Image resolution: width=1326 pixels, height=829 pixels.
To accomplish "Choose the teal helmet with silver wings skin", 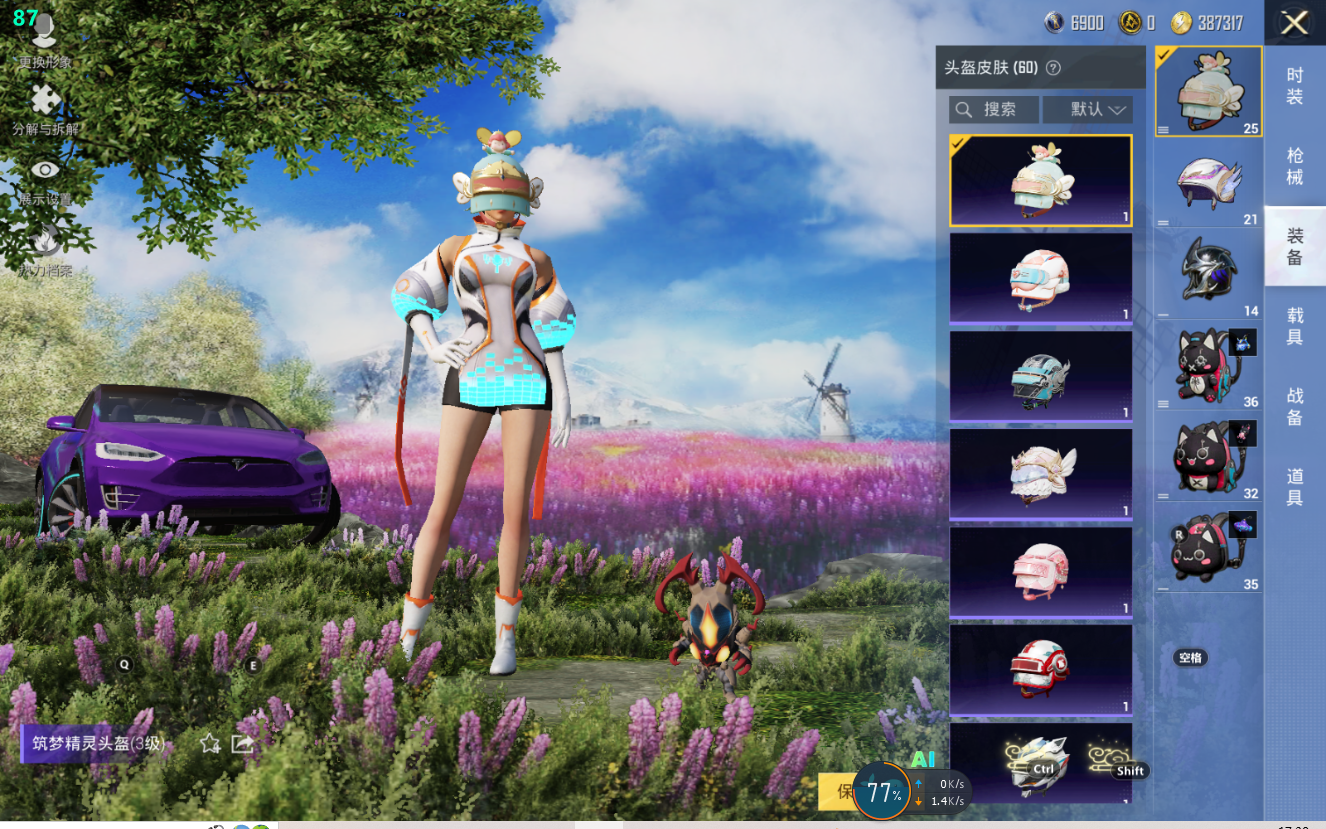I will pos(1040,376).
